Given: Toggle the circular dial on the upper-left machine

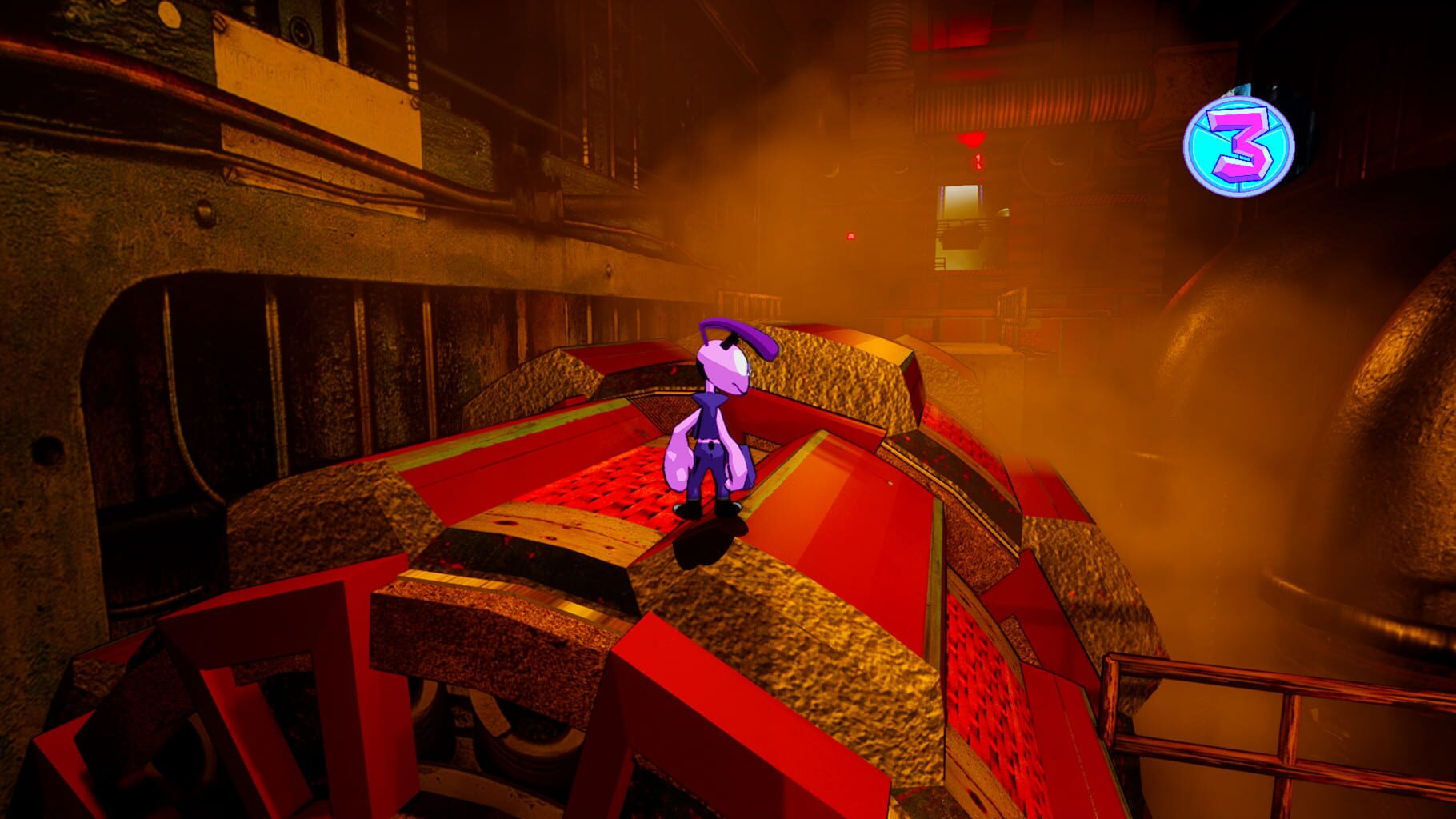Looking at the screenshot, I should (300, 32).
